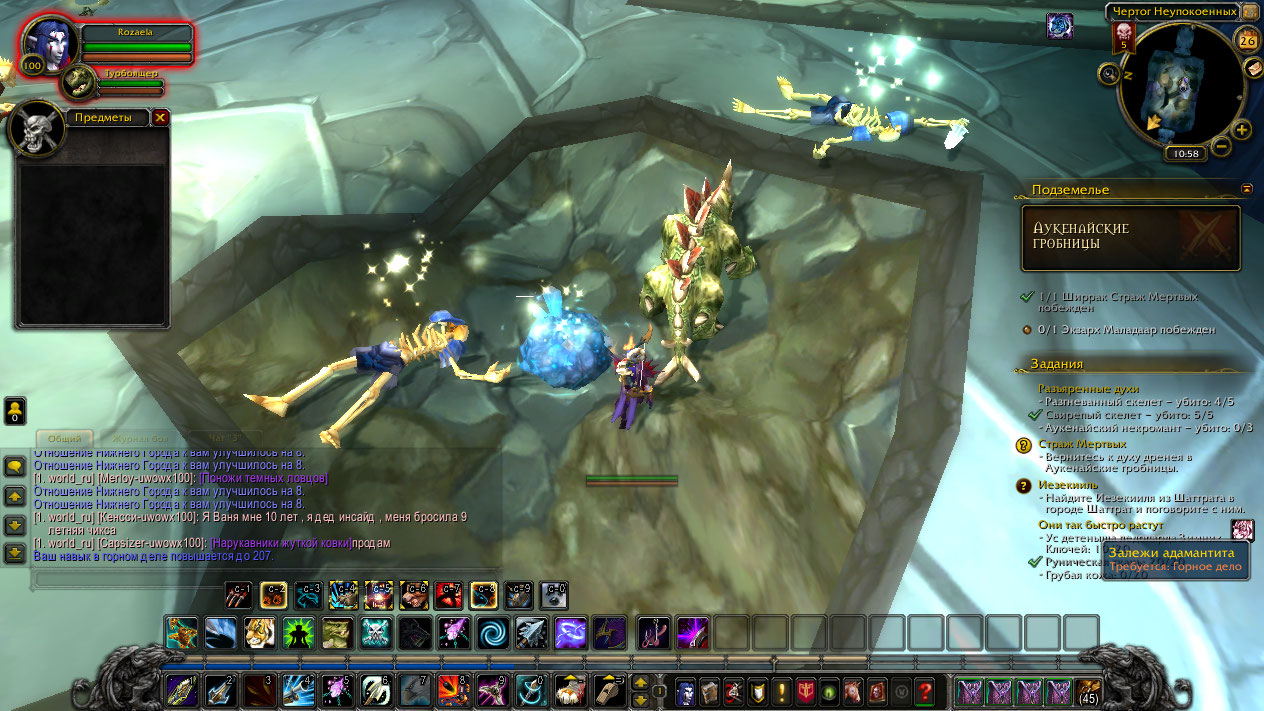This screenshot has width=1264, height=711.
Task: Open the red question mark help button
Action: [925, 690]
